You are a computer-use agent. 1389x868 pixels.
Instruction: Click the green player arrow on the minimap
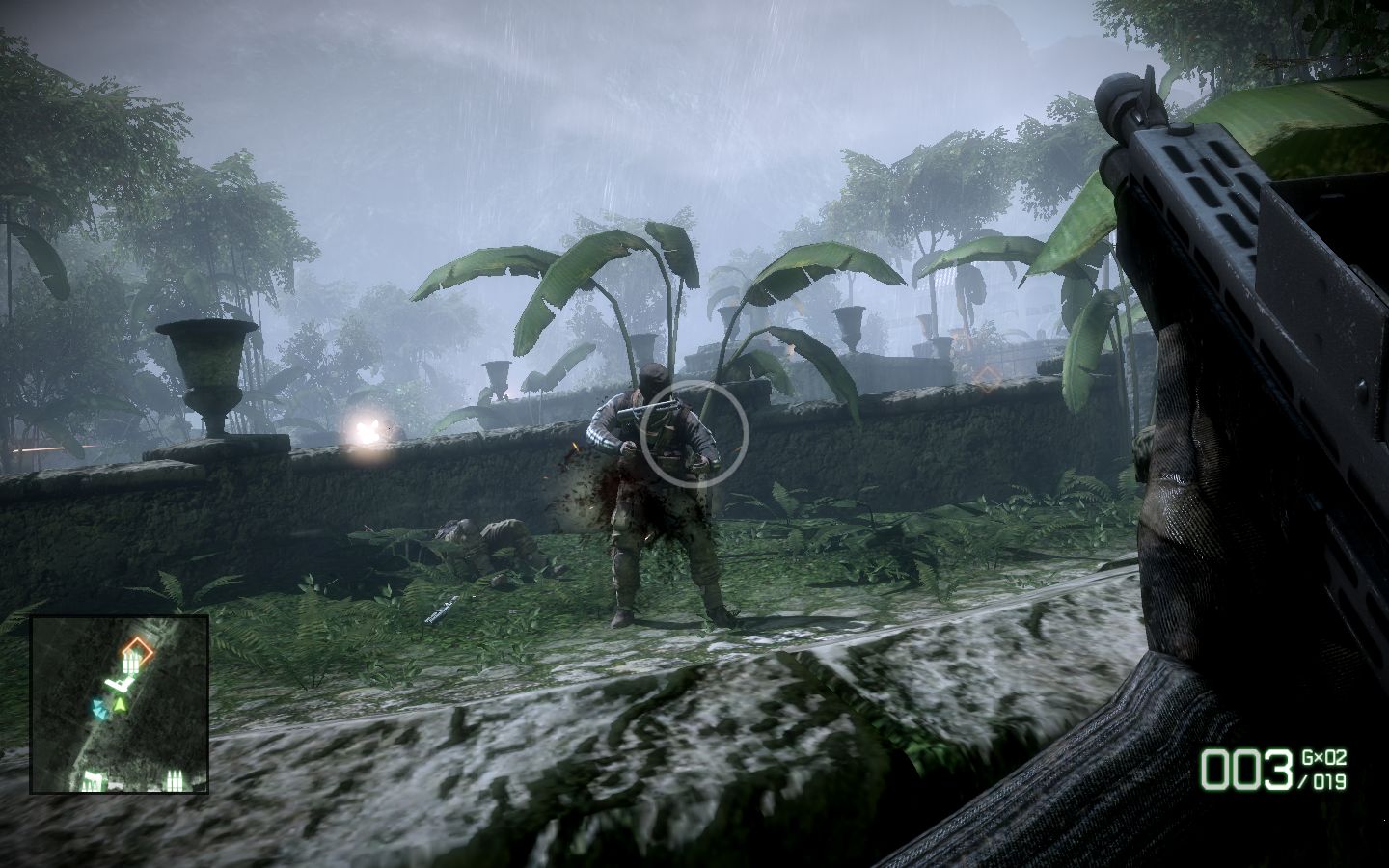coord(120,706)
